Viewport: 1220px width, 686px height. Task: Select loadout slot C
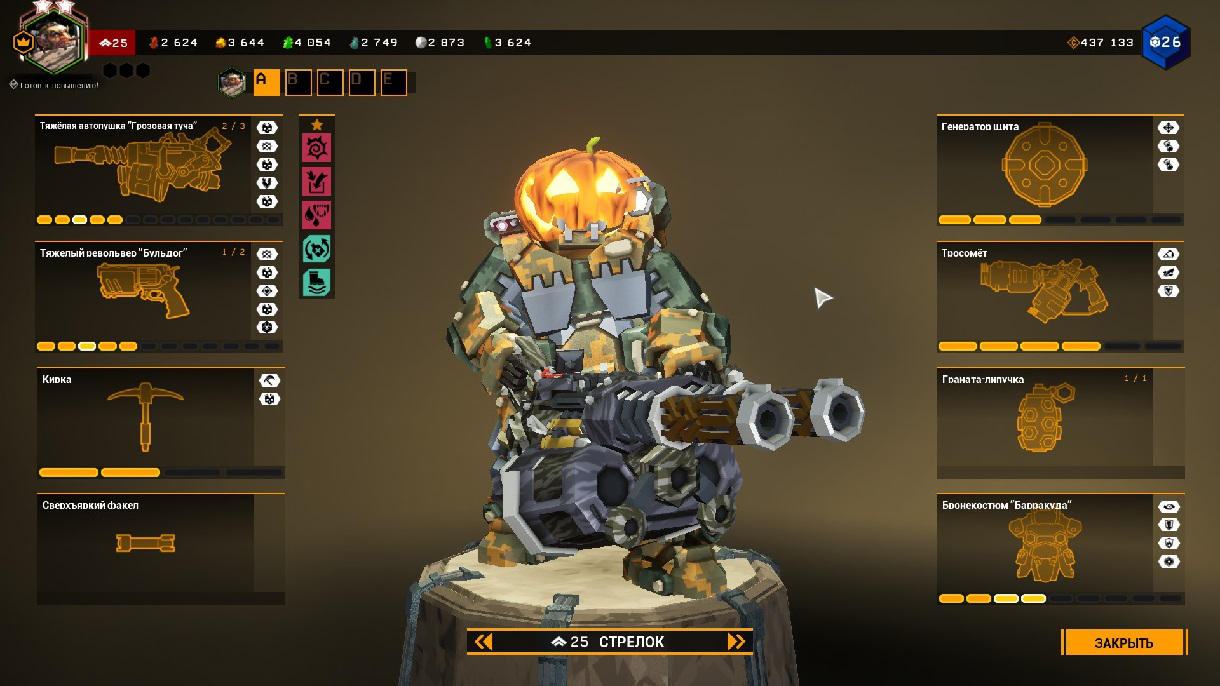point(330,82)
